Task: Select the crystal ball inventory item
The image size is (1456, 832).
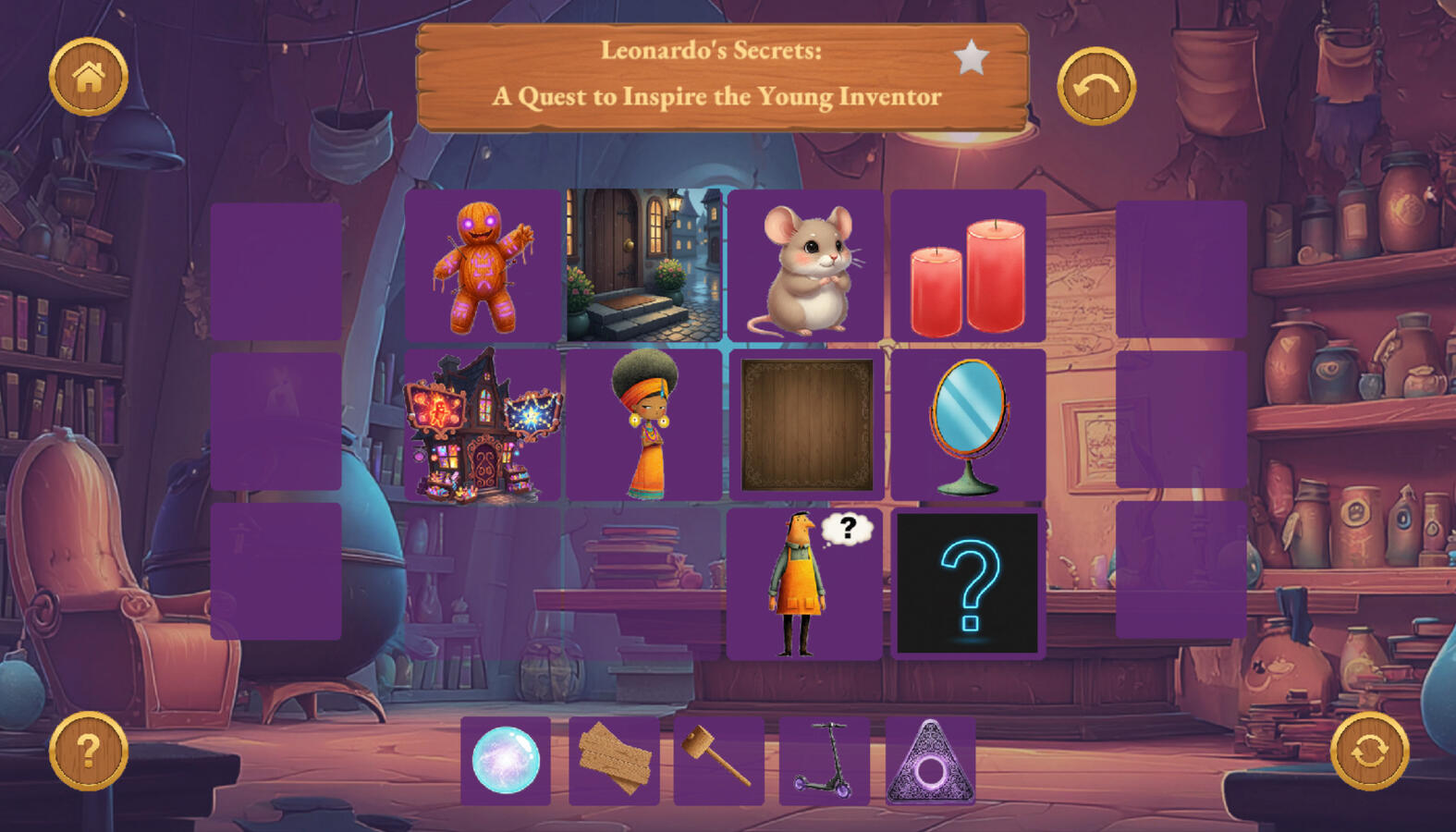Action: 506,760
